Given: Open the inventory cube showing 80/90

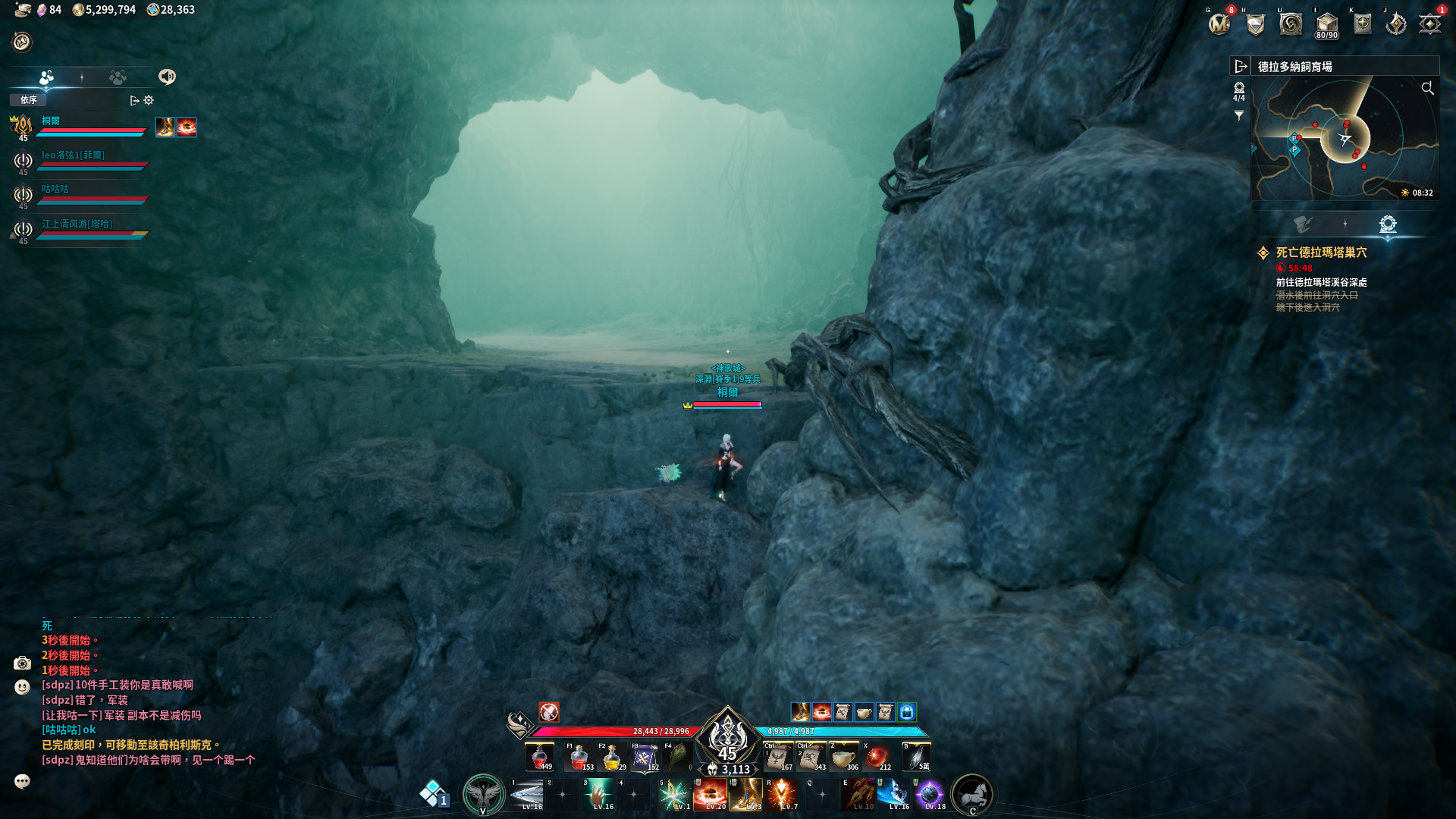Looking at the screenshot, I should pos(1326,24).
